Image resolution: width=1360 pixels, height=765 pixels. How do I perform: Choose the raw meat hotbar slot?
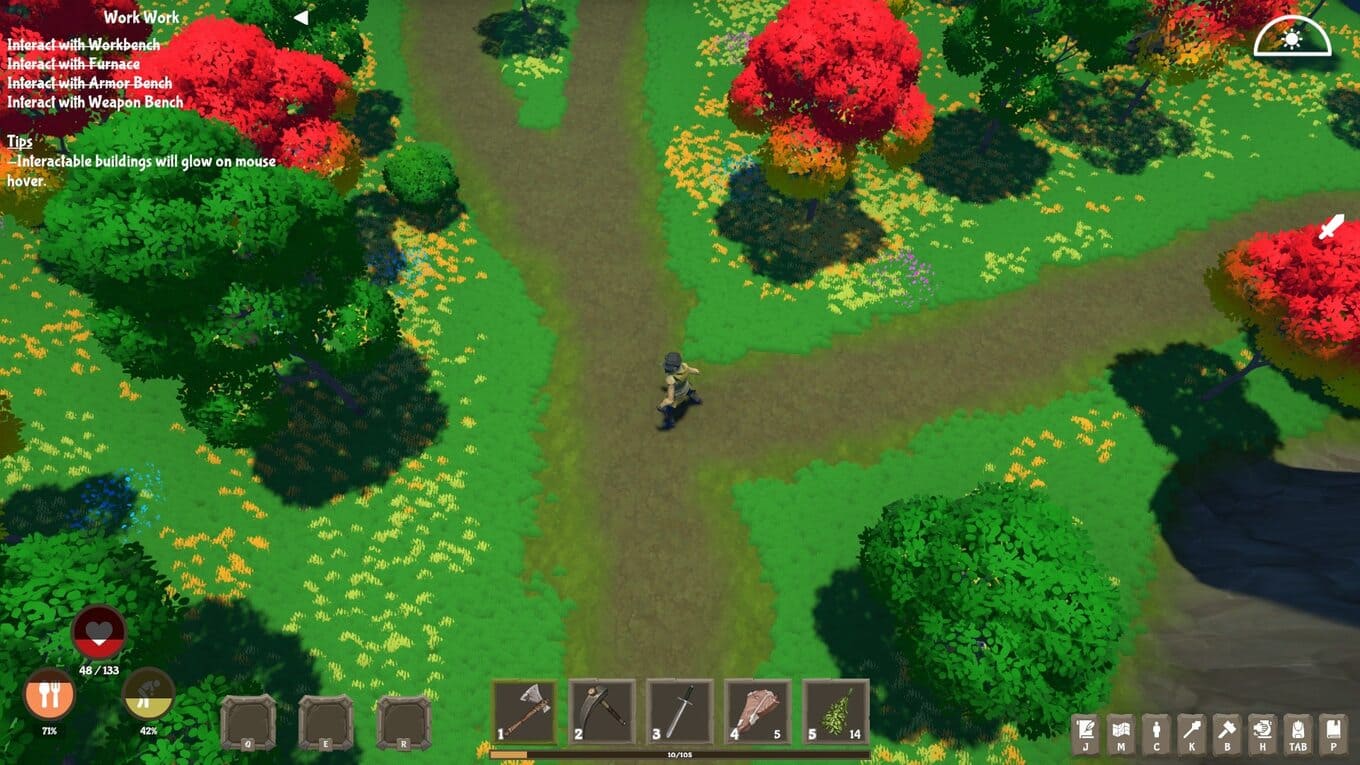point(758,711)
